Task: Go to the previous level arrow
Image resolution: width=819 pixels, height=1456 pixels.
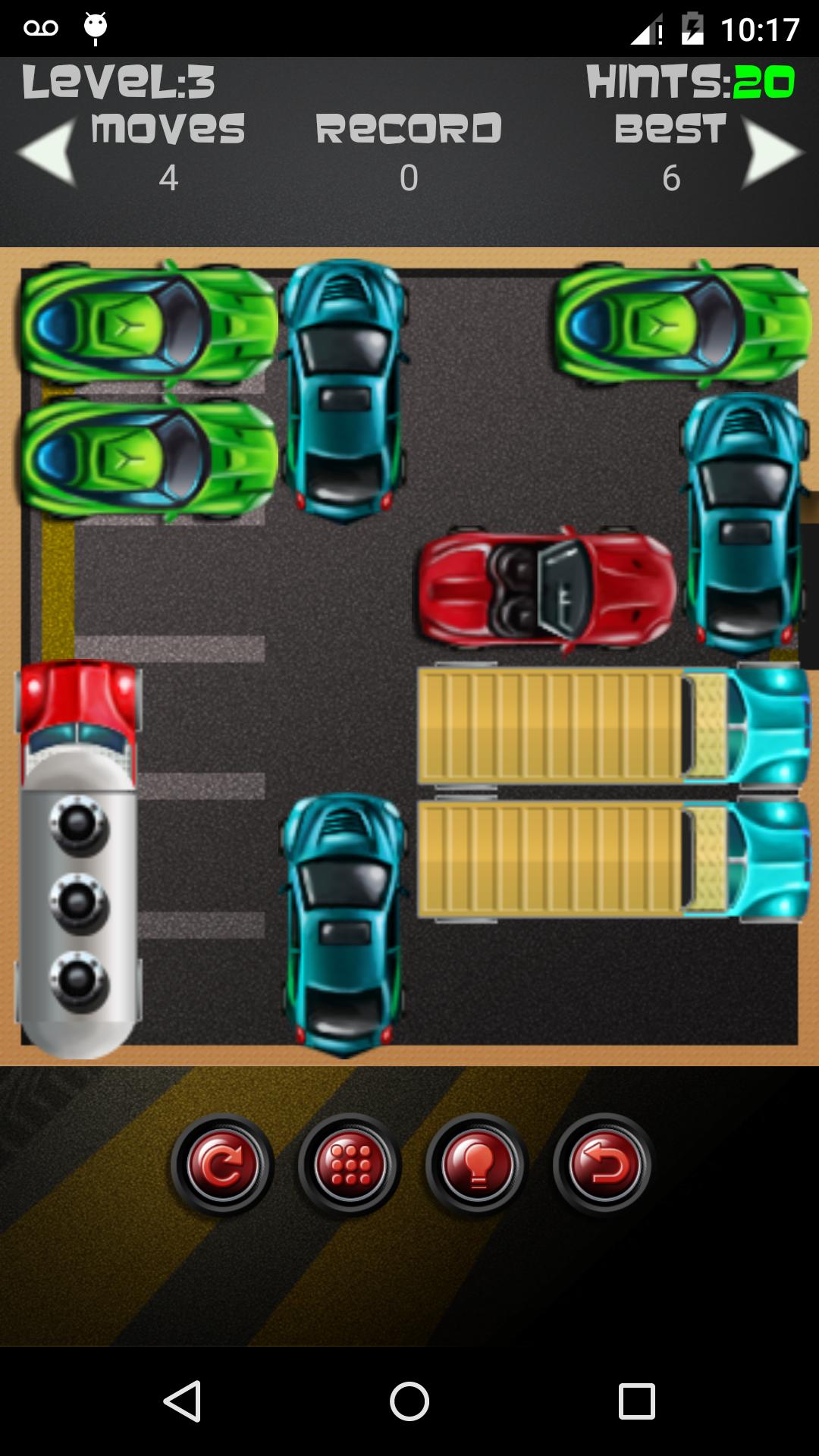Action: [x=49, y=152]
